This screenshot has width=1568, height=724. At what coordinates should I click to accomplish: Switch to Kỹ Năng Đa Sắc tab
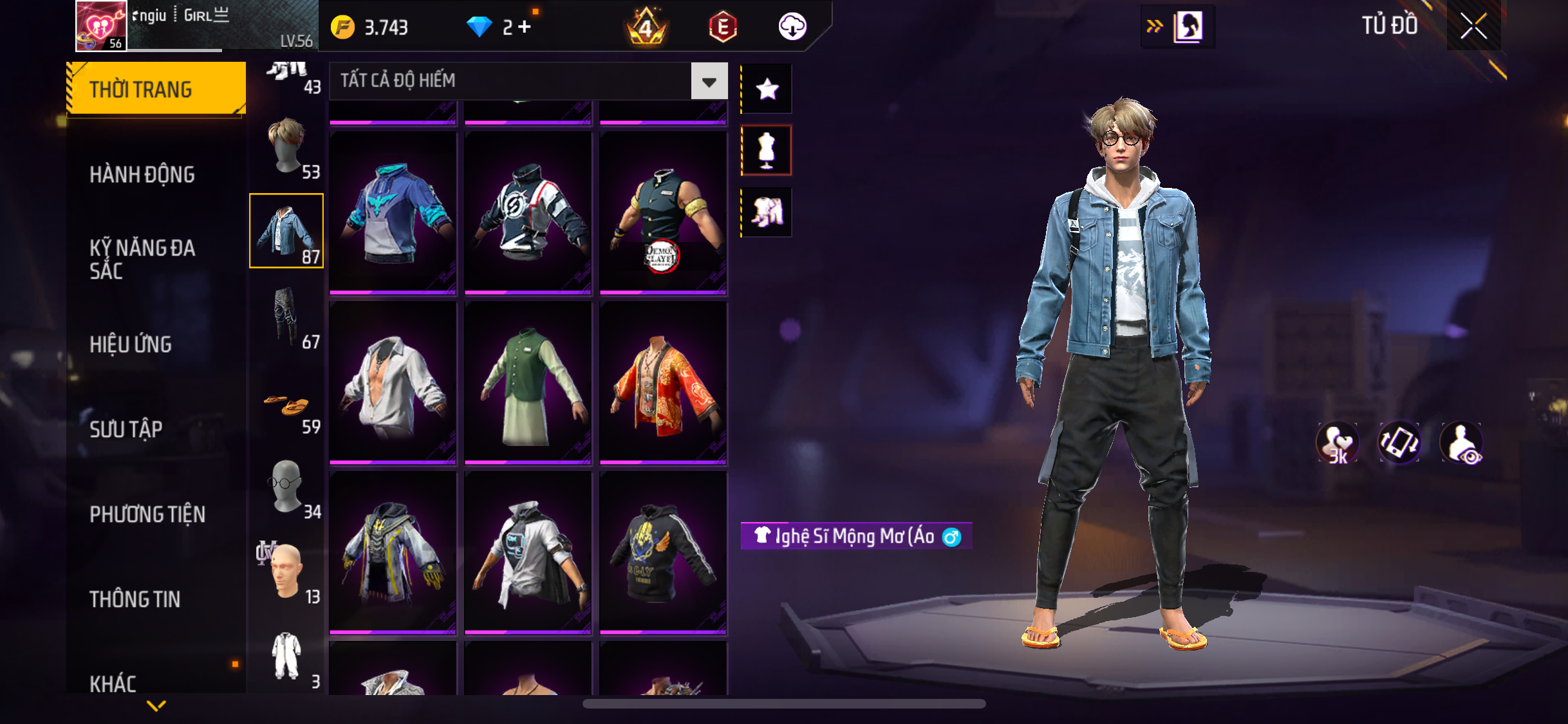pyautogui.click(x=142, y=259)
